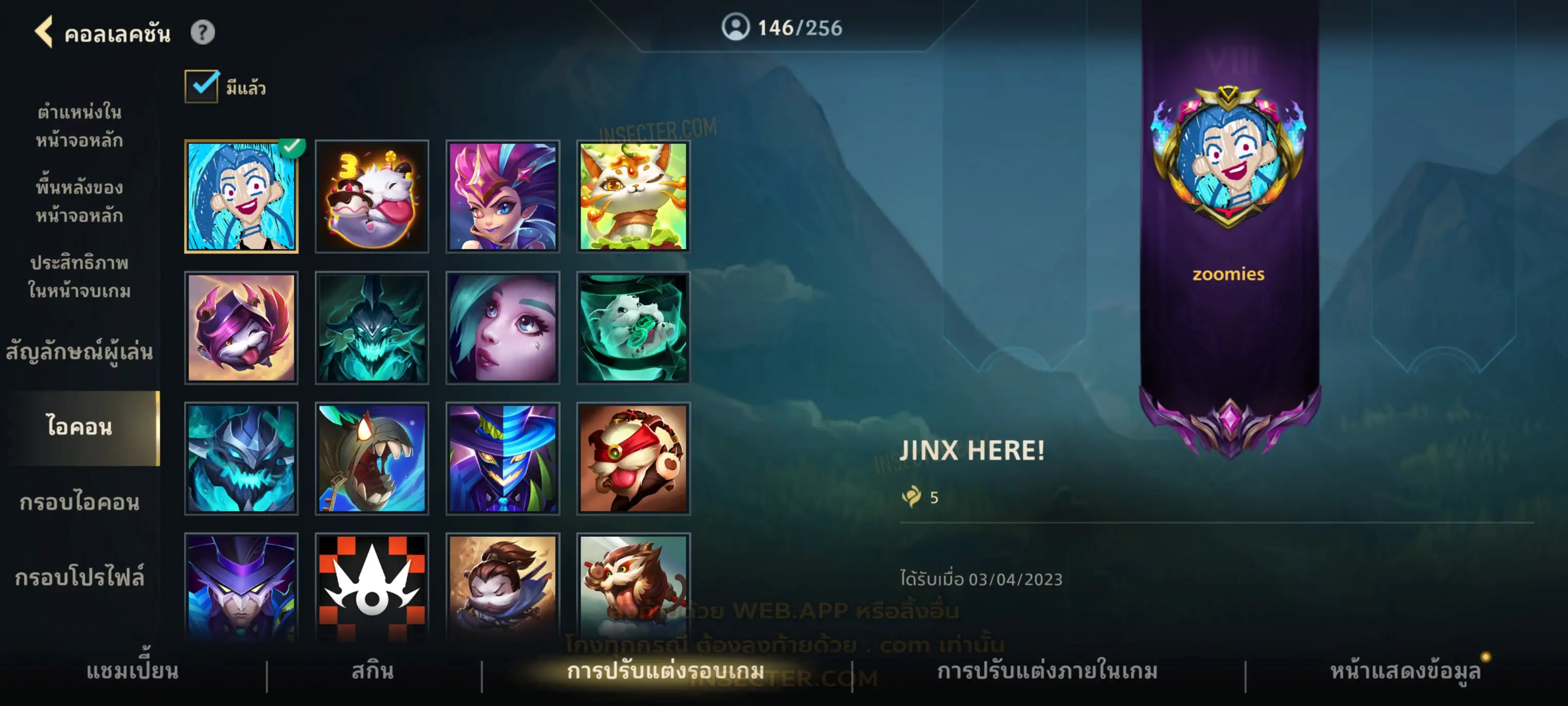The image size is (1568, 706).
Task: Select the Tahm Kench open-mouth fish icon
Action: (x=372, y=458)
